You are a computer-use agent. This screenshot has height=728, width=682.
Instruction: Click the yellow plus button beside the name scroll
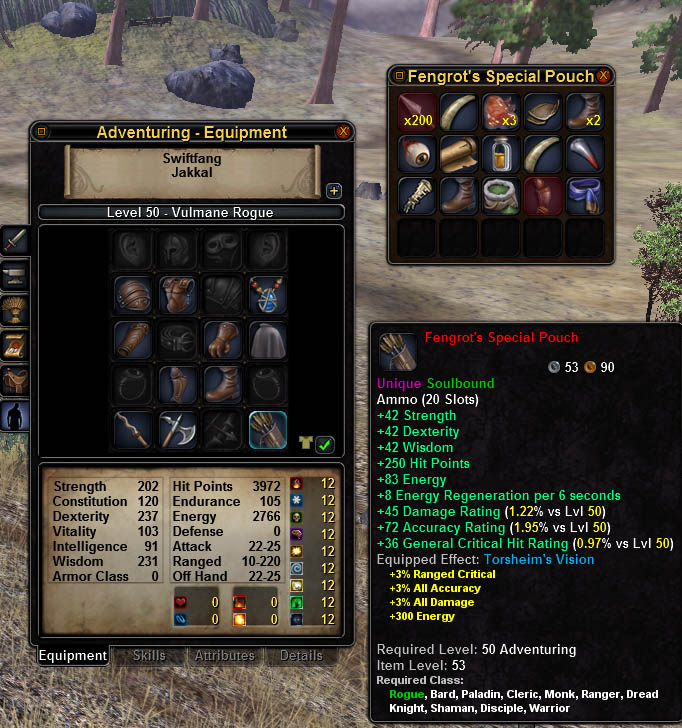coord(334,191)
